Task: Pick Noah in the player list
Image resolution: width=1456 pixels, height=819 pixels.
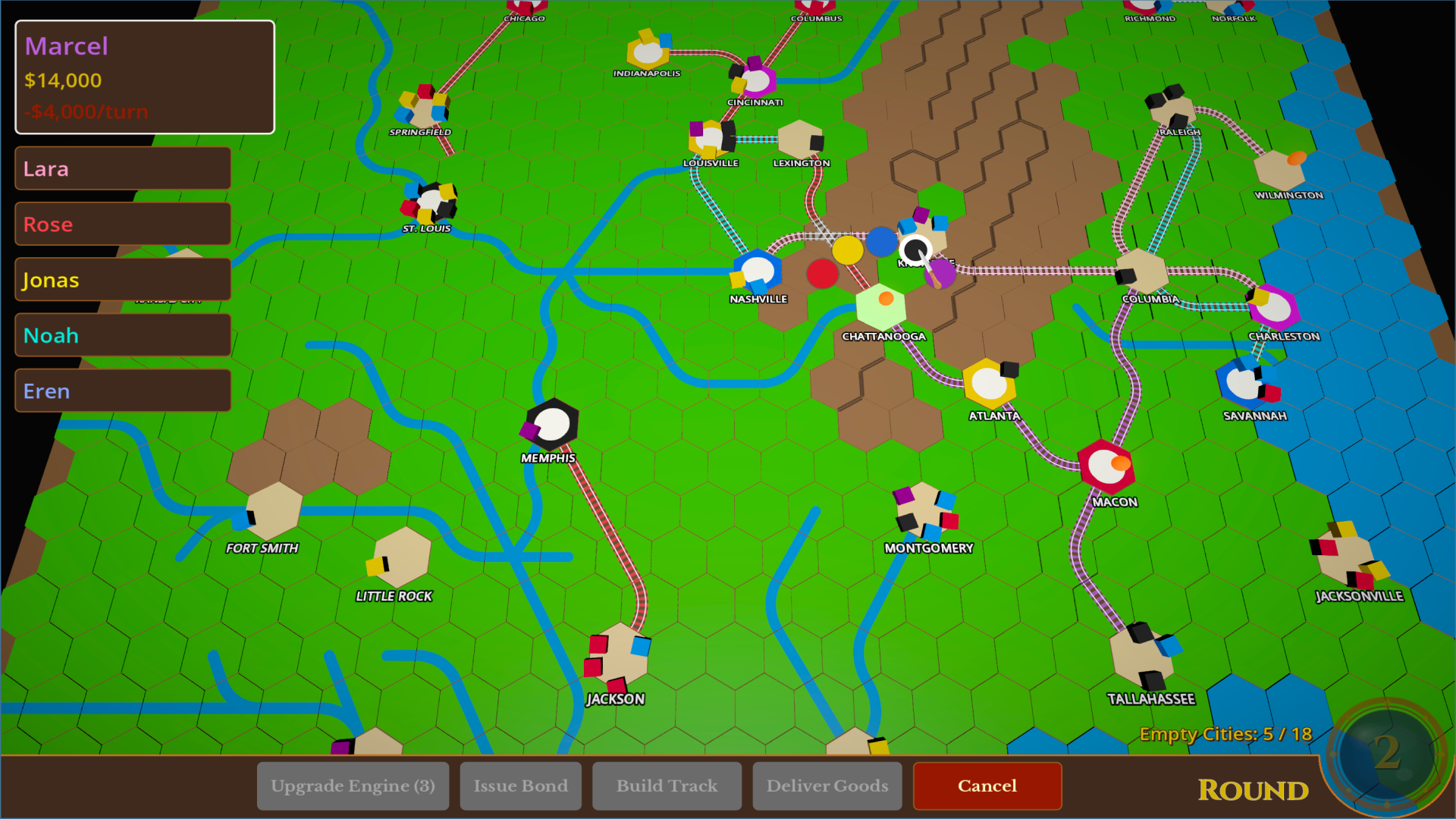Action: (x=123, y=334)
